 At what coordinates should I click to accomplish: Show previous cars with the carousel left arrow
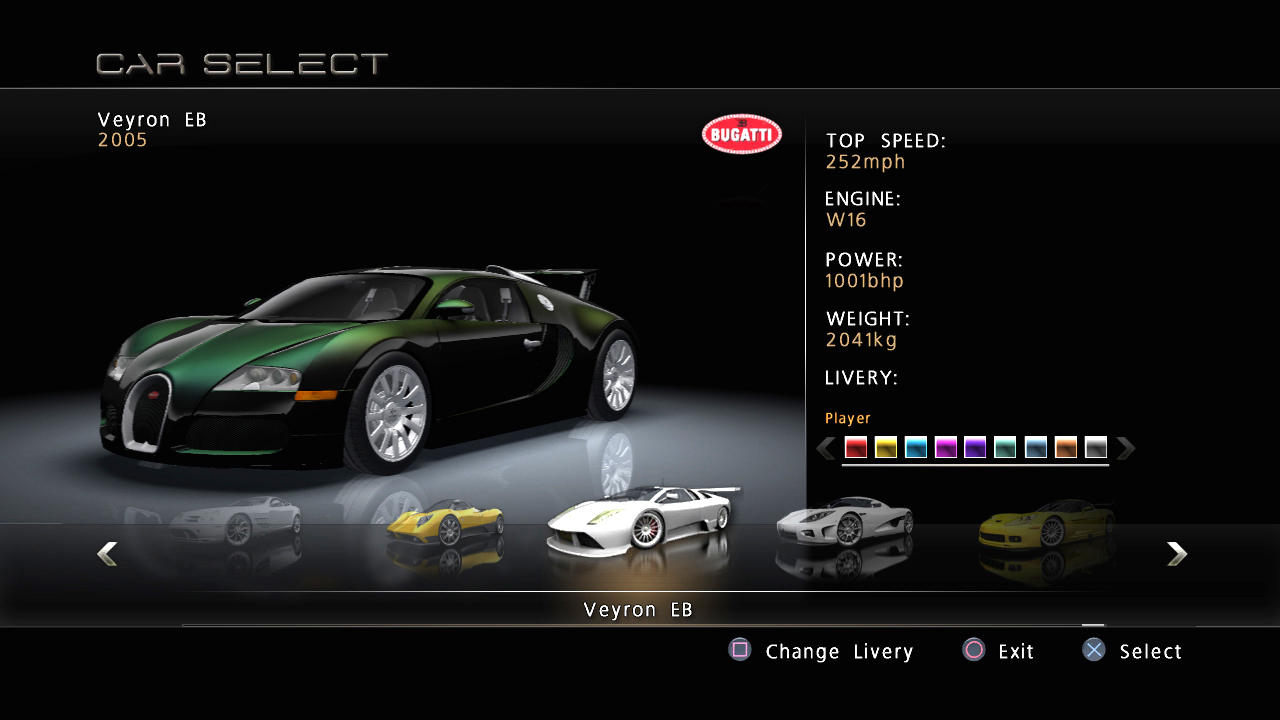(107, 553)
